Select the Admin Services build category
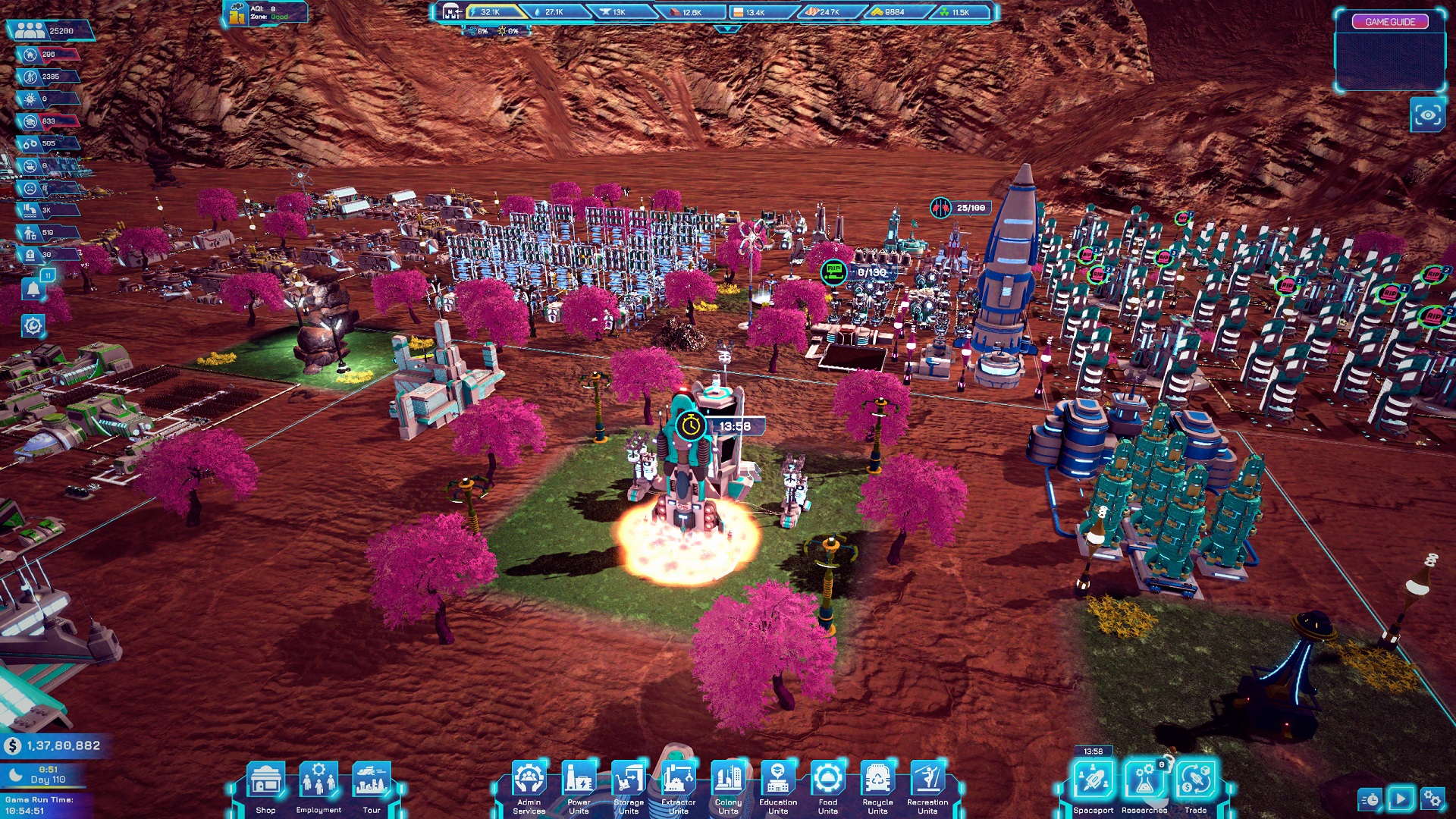Screen dimensions: 1456x819 [x=529, y=780]
